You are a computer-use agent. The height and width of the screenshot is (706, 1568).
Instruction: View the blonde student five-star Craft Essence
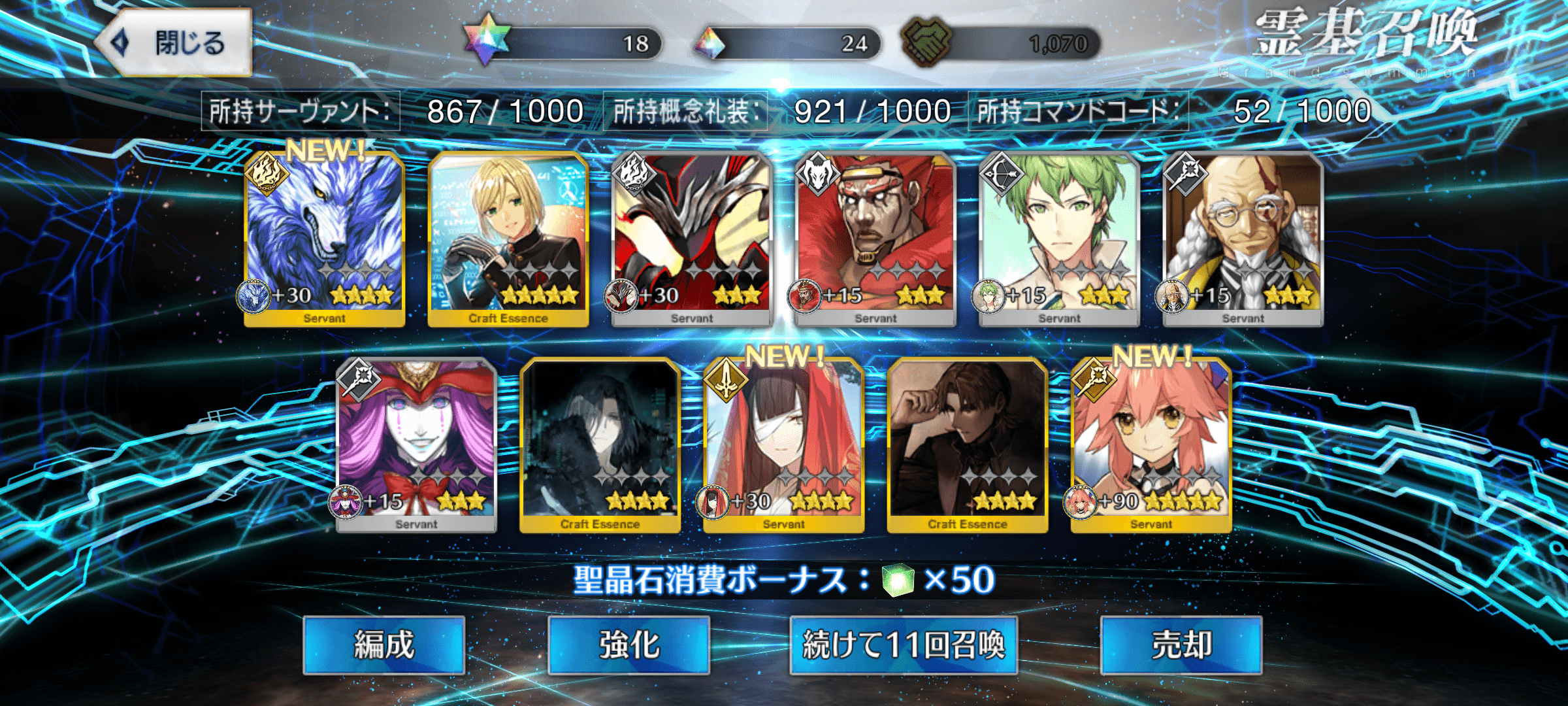[508, 239]
